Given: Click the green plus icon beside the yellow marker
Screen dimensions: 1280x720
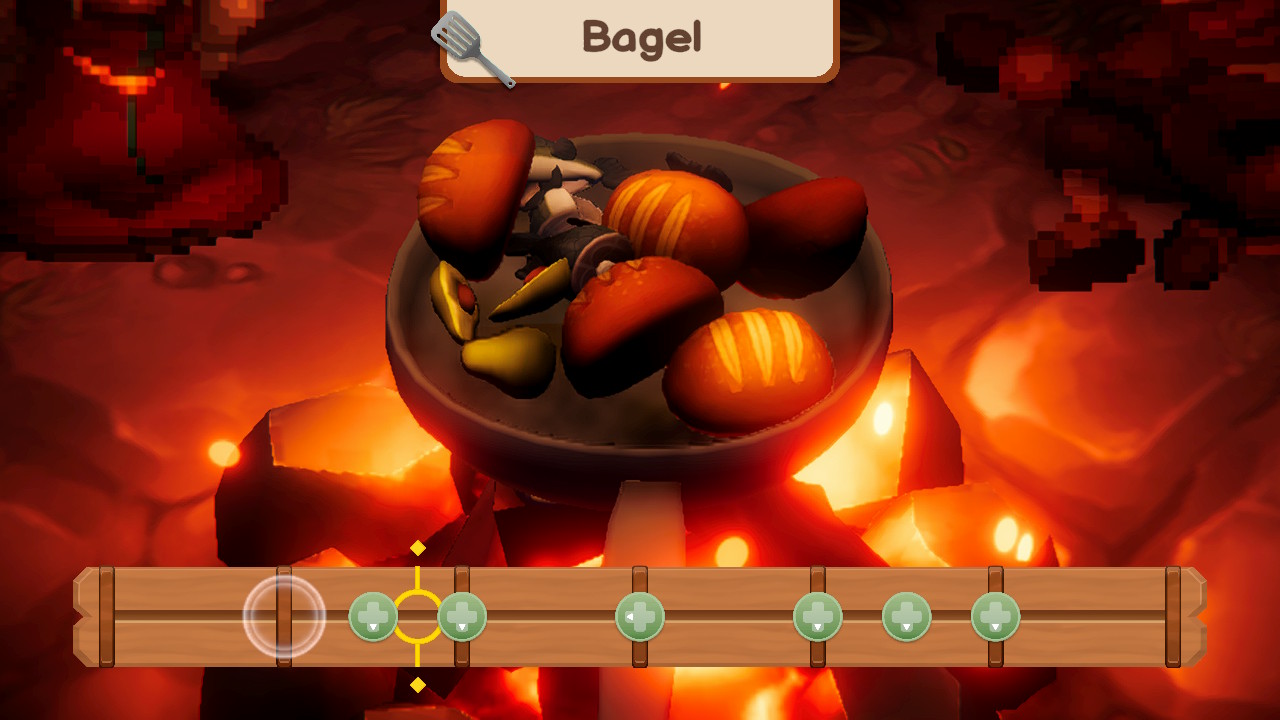Looking at the screenshot, I should pyautogui.click(x=462, y=616).
